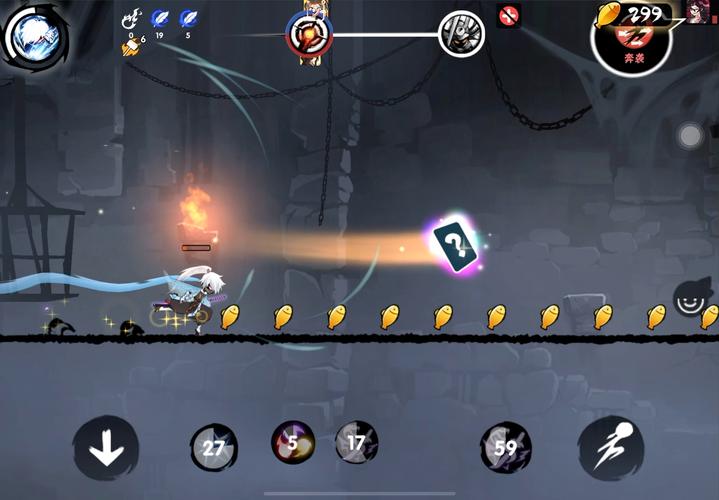Click the red crossed-out status icon
The width and height of the screenshot is (719, 500).
pyautogui.click(x=509, y=16)
